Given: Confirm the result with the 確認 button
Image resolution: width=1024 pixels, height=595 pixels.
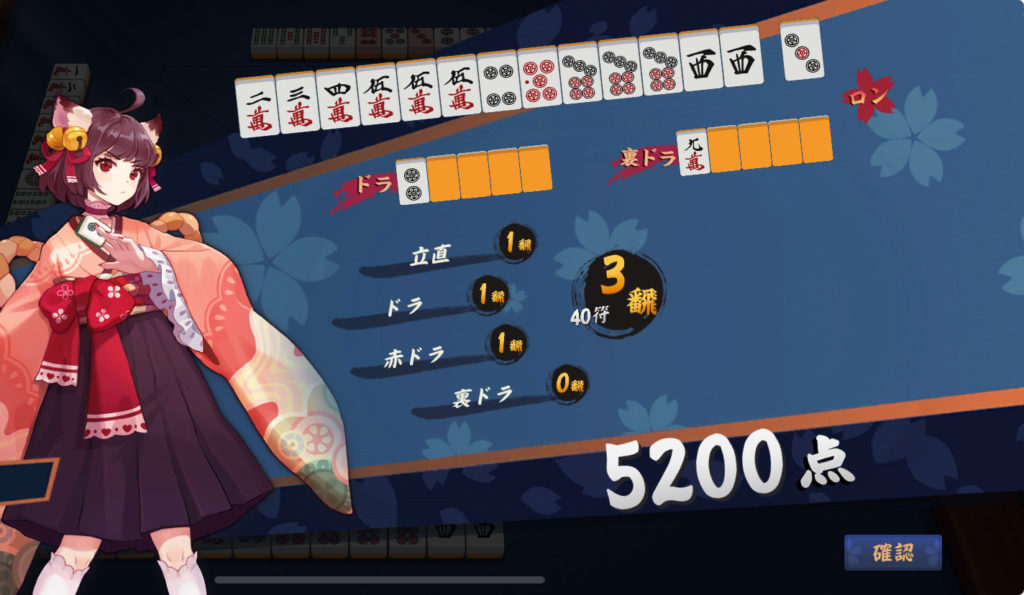Looking at the screenshot, I should pyautogui.click(x=892, y=553).
